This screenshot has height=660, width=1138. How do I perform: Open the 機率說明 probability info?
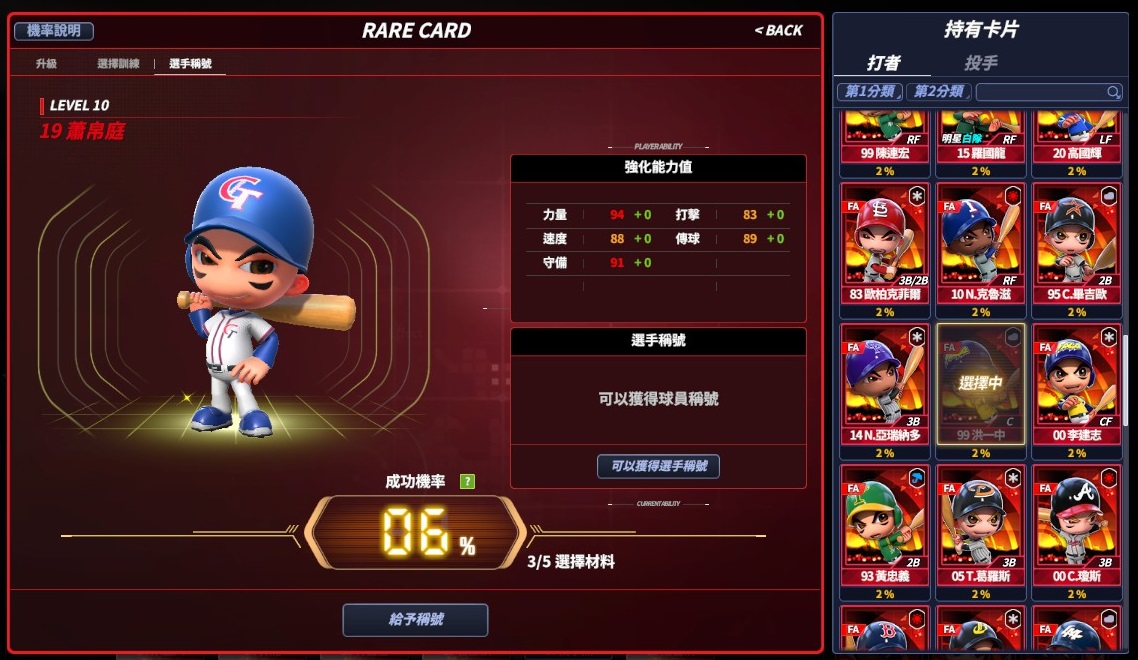click(x=54, y=31)
